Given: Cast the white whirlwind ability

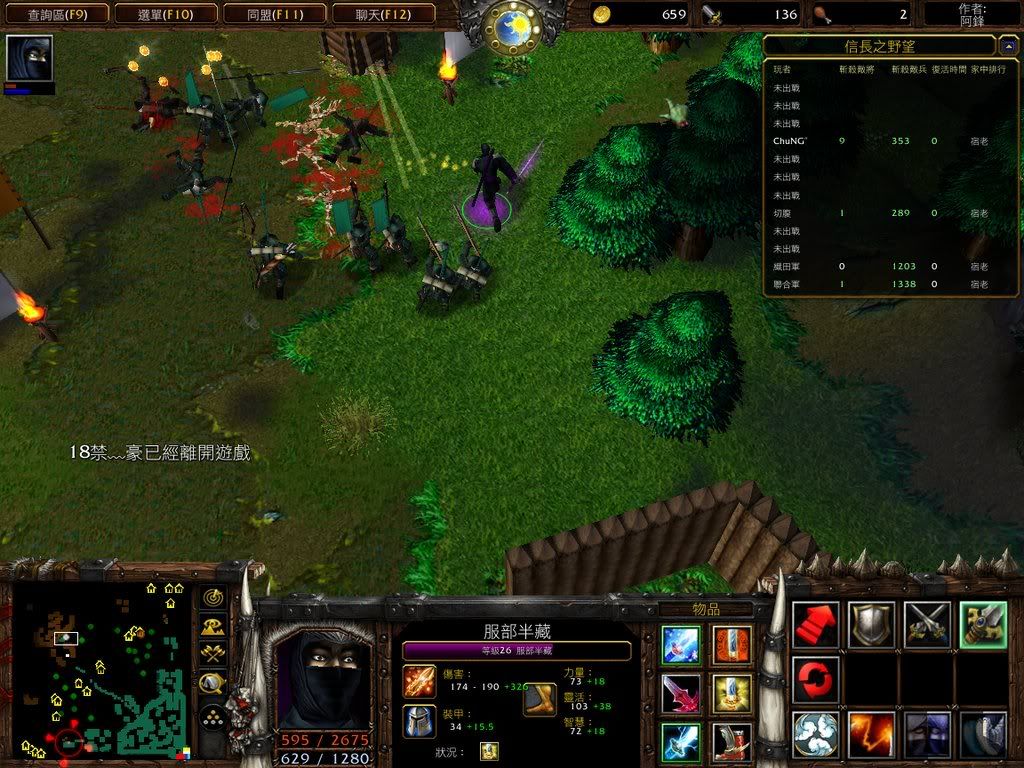Looking at the screenshot, I should pos(816,735).
